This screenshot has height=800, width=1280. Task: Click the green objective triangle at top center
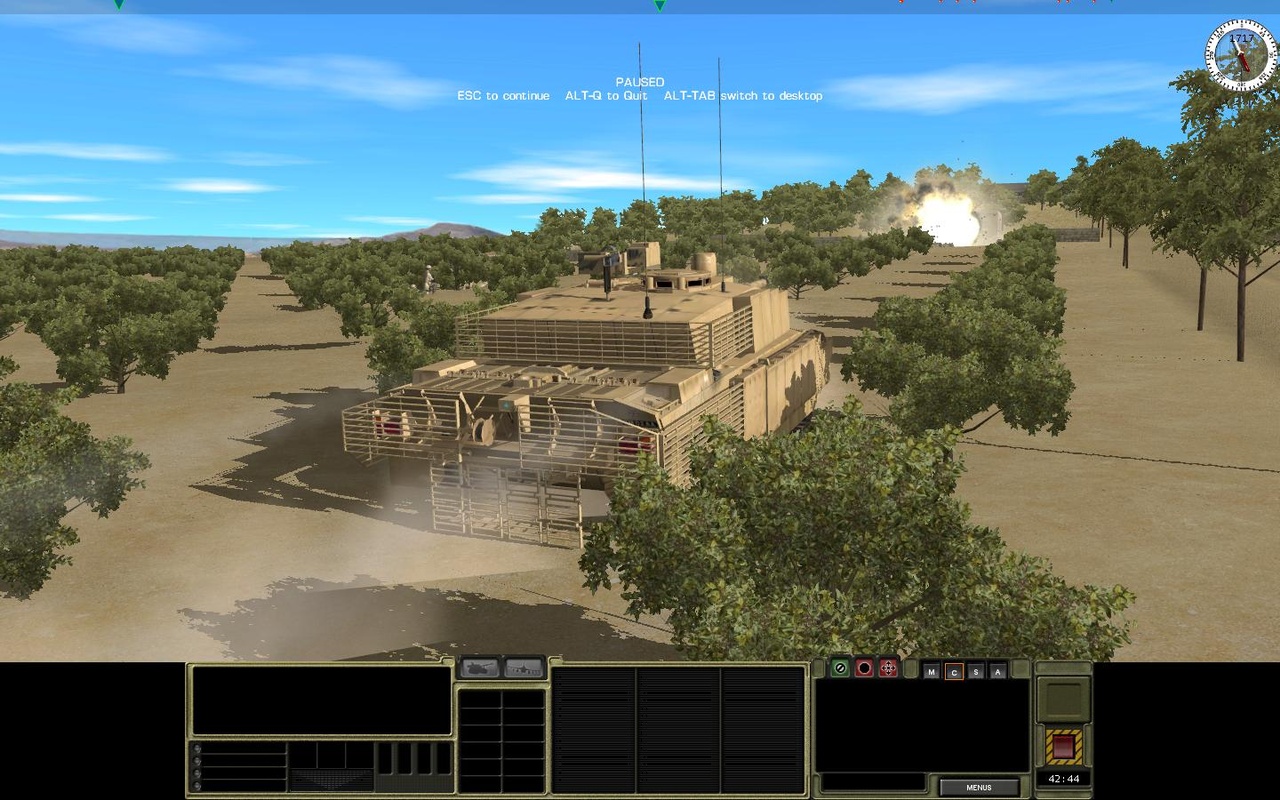click(x=660, y=6)
